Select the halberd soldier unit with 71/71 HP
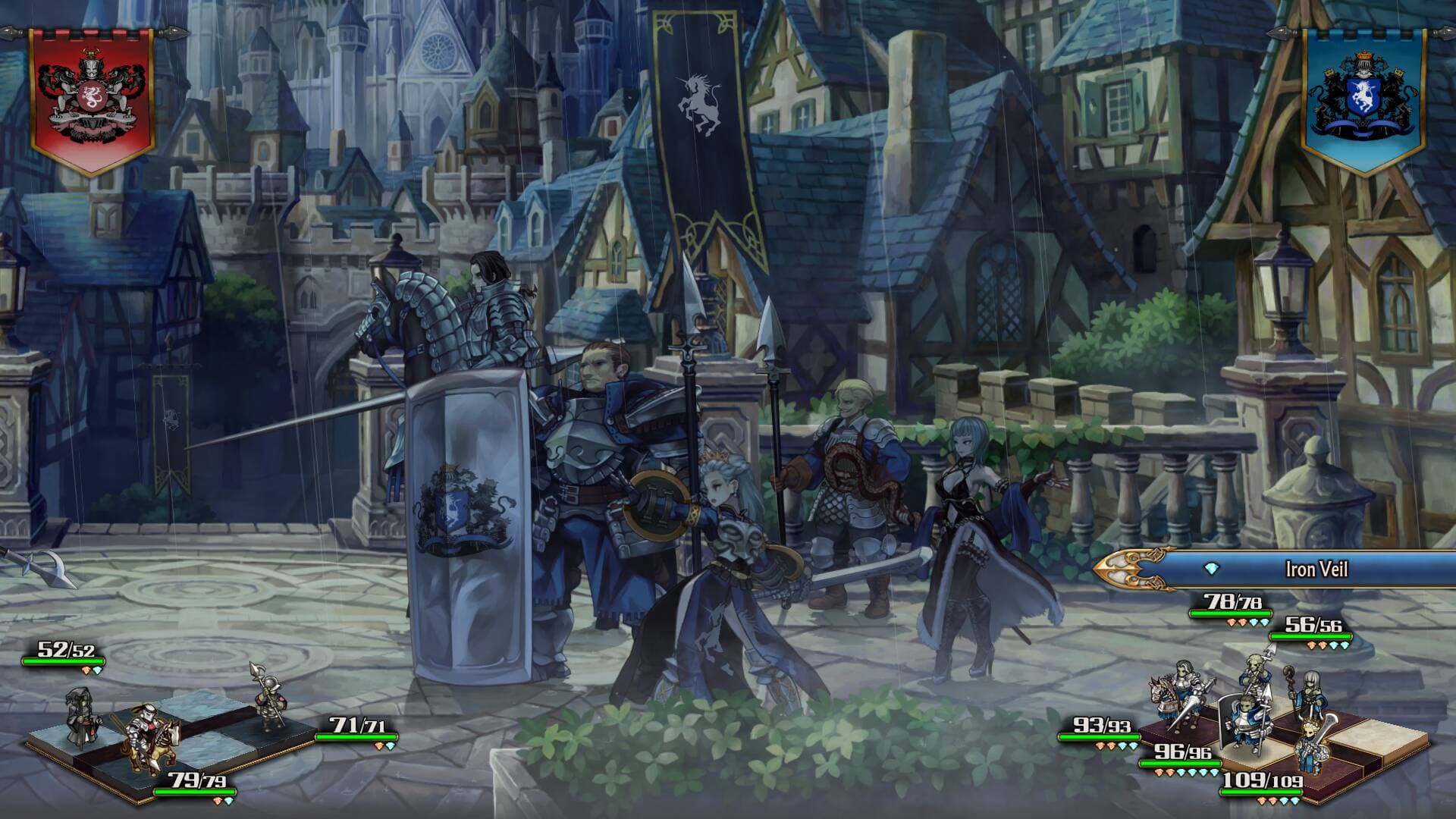The image size is (1456, 819). pyautogui.click(x=271, y=702)
